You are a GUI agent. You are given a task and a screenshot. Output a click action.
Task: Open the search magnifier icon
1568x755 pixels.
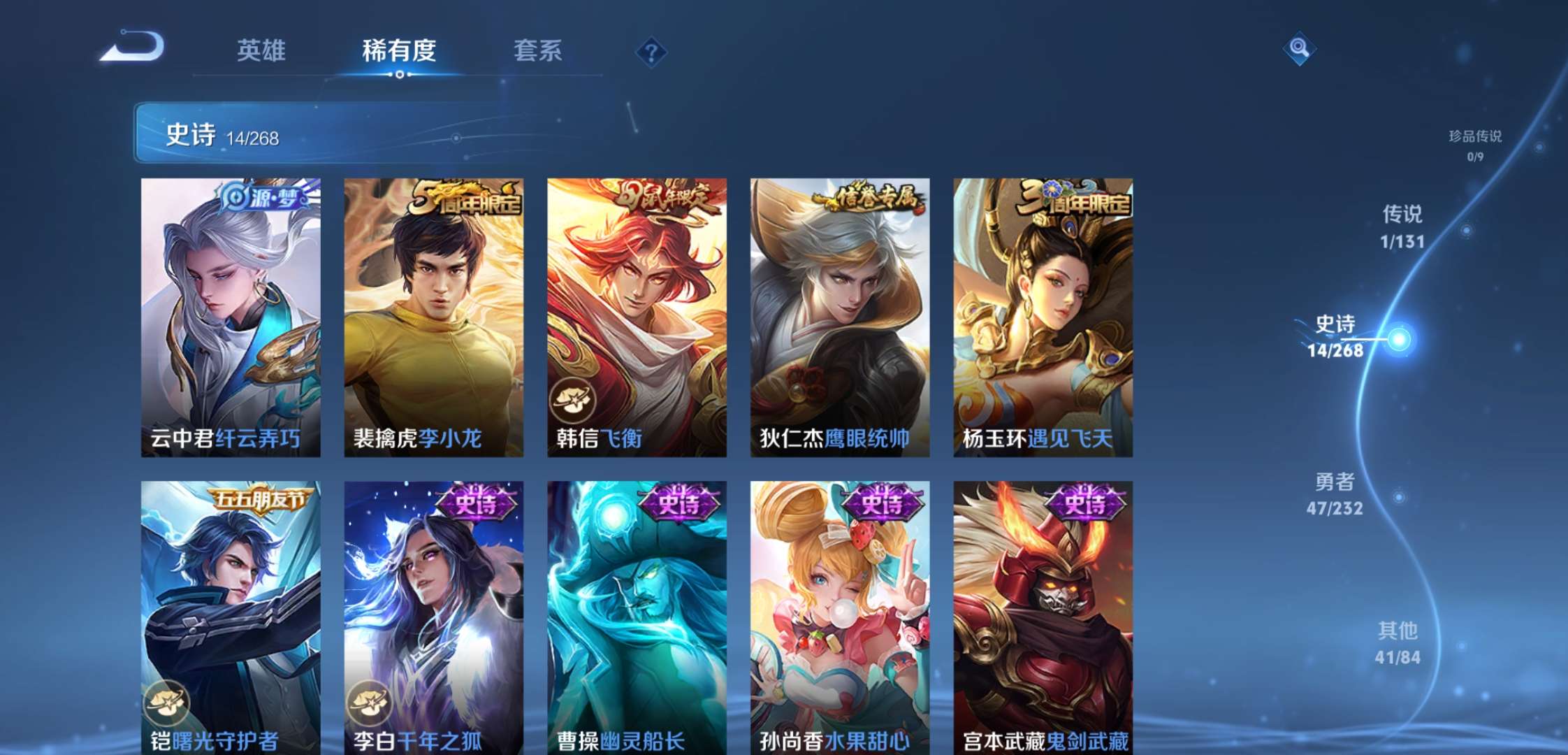coord(1300,48)
